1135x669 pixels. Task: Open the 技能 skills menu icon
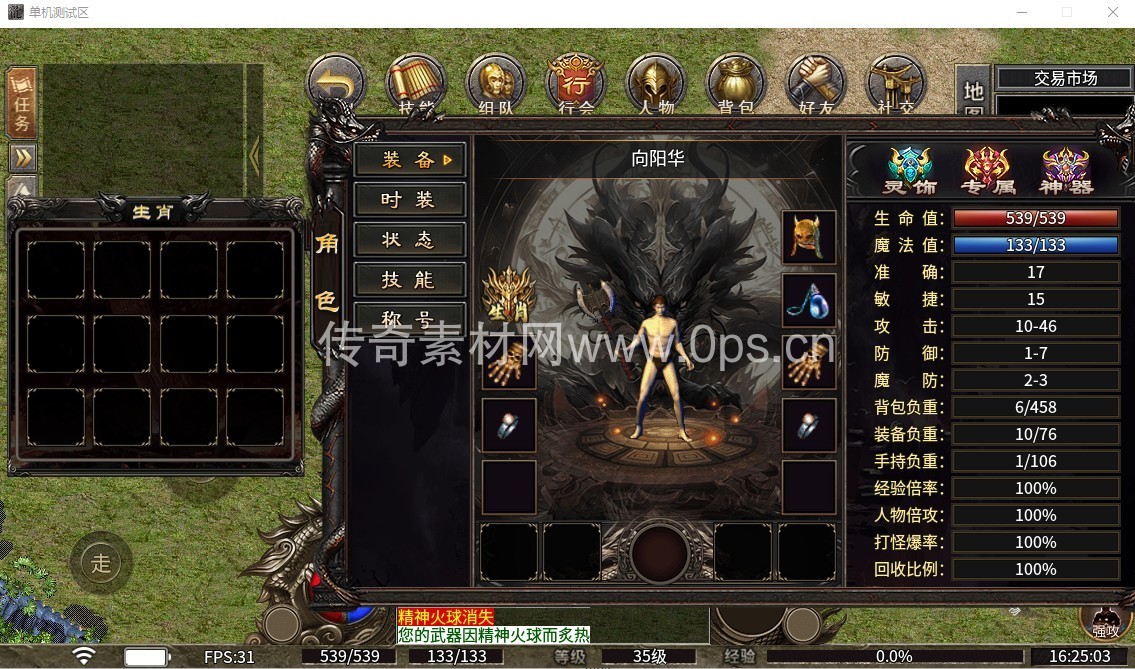point(416,84)
